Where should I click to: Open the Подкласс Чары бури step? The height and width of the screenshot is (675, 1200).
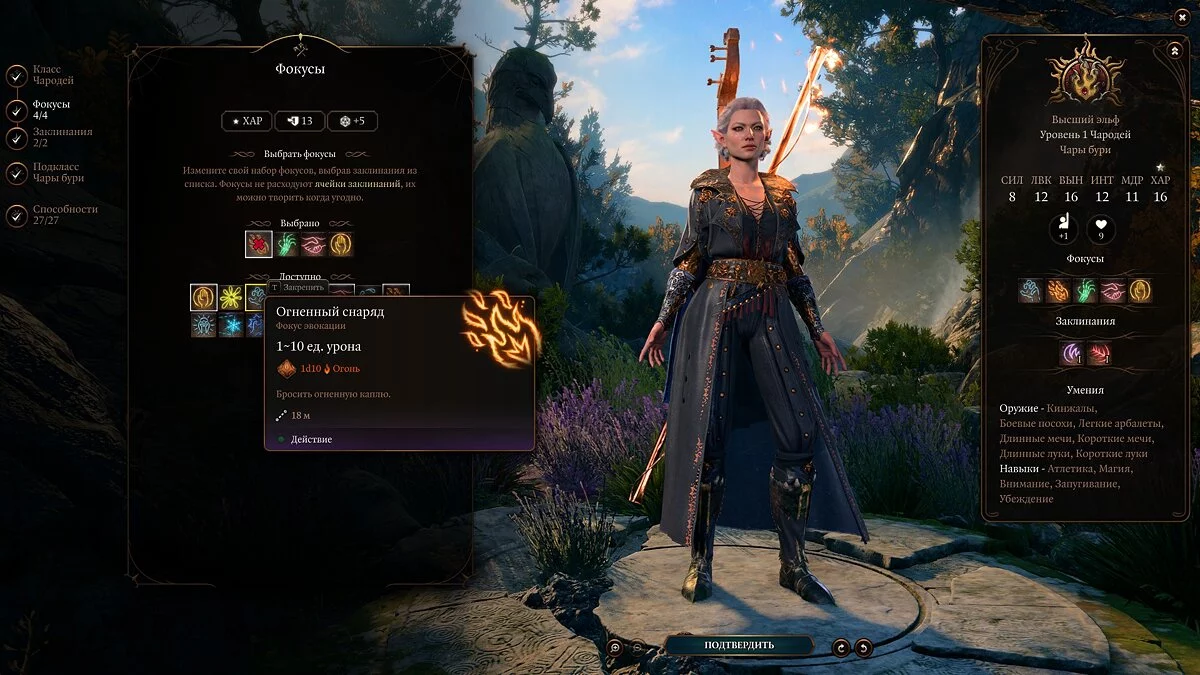tap(17, 173)
